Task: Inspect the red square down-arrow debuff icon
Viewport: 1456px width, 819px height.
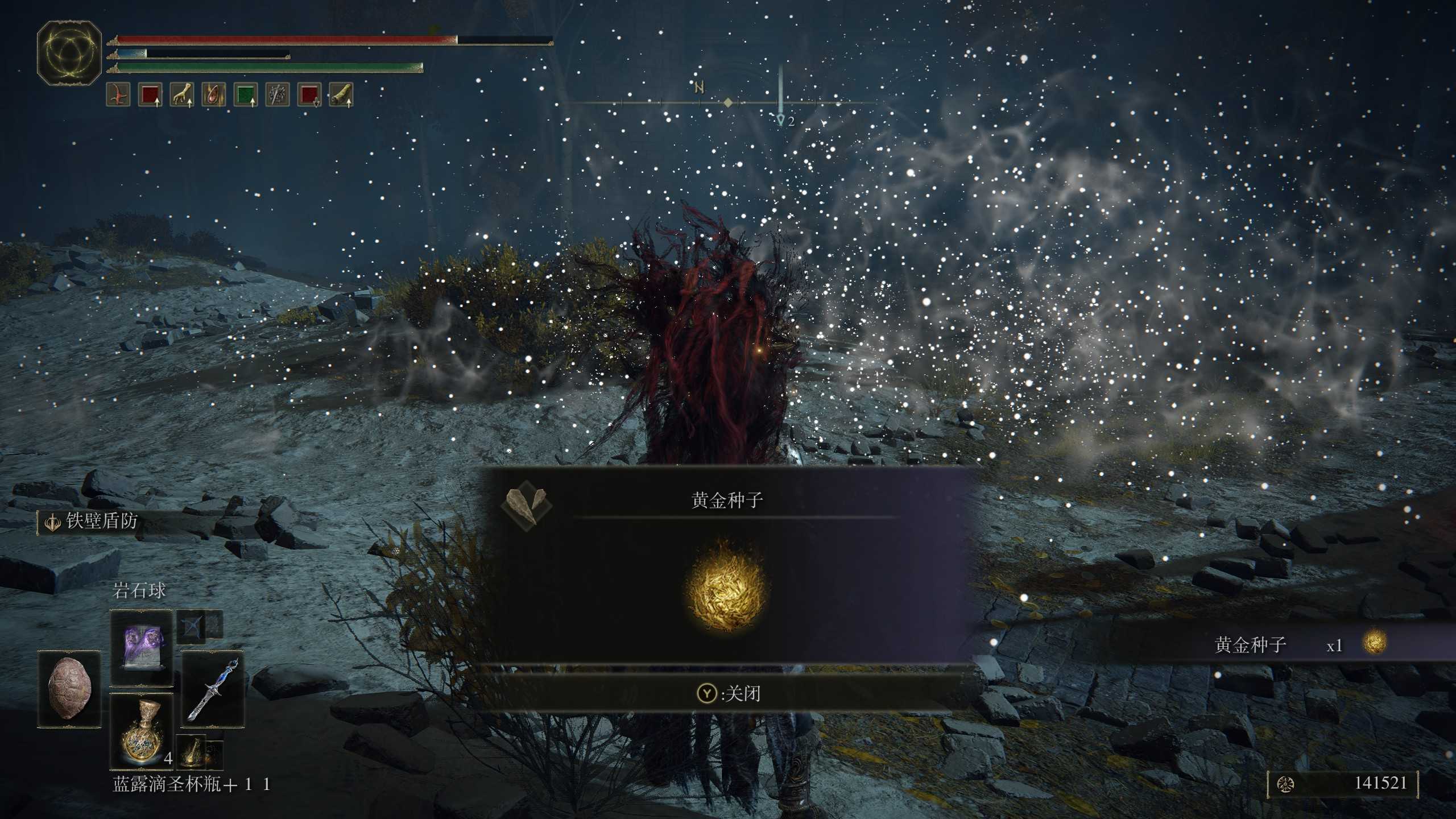Action: click(309, 94)
